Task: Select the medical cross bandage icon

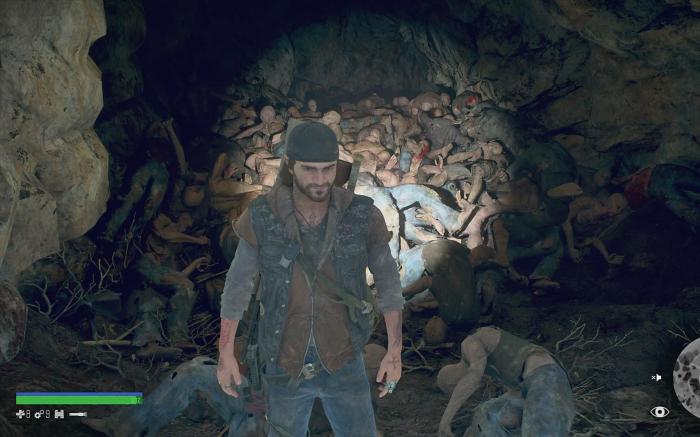Action: [x=20, y=414]
